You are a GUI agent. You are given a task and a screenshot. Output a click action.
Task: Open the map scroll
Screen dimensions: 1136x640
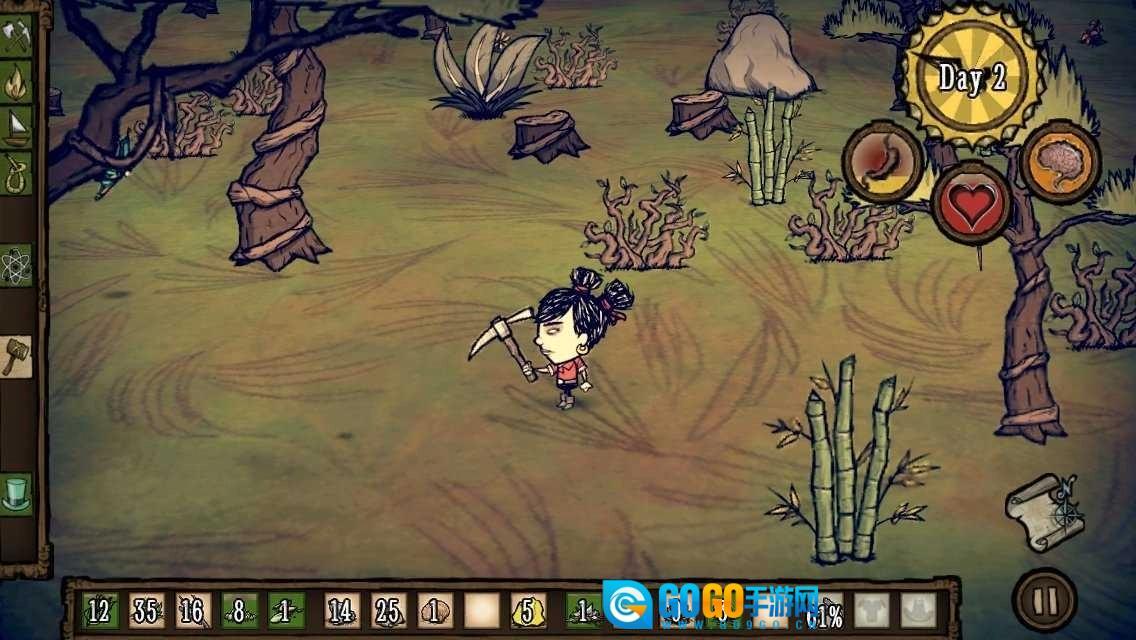point(1045,511)
